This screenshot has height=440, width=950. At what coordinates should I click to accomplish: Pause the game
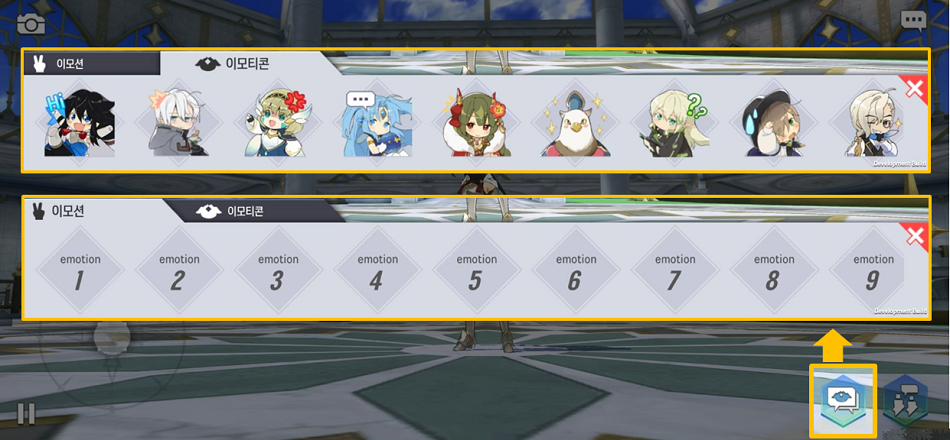pos(26,413)
